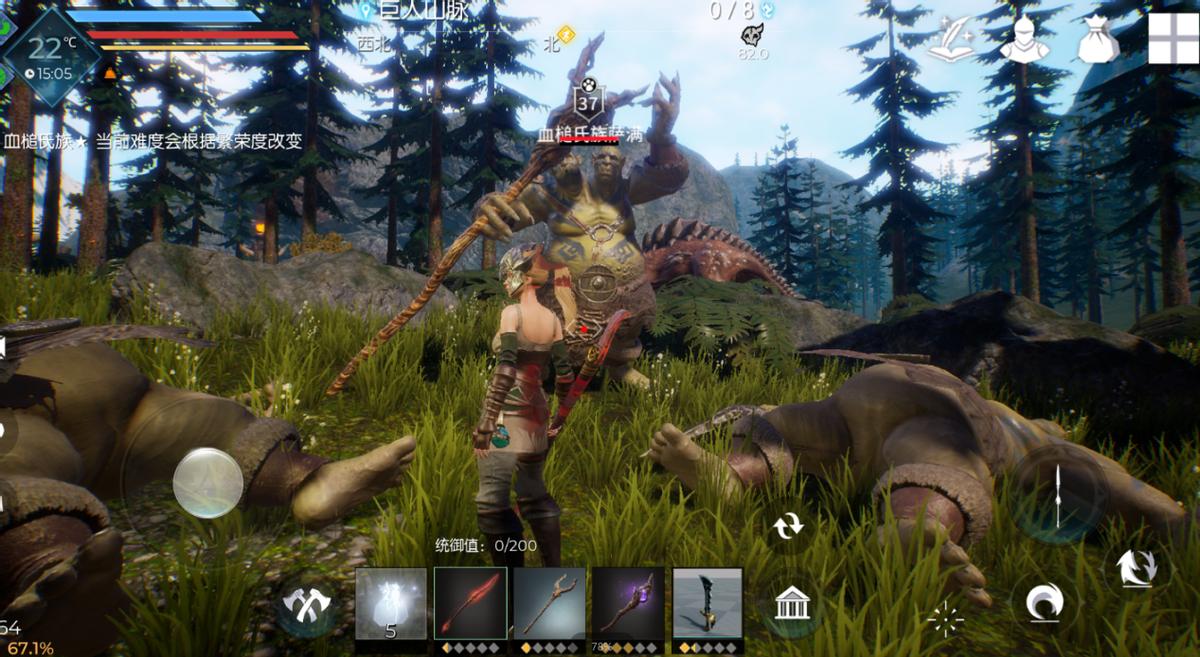
Task: Open the bag inventory
Action: 1097,40
